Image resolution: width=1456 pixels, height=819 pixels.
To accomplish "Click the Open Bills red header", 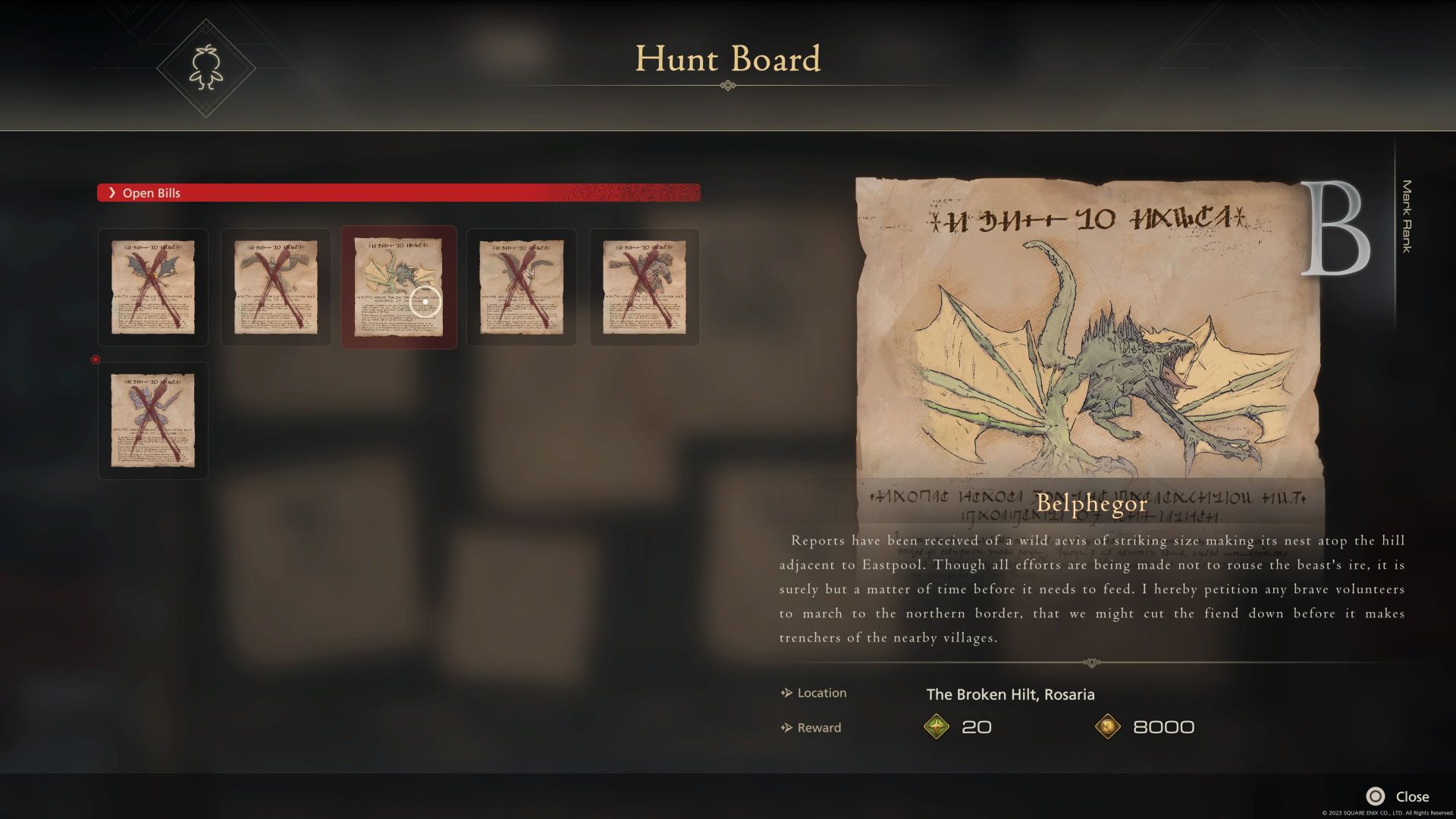I will (x=398, y=193).
